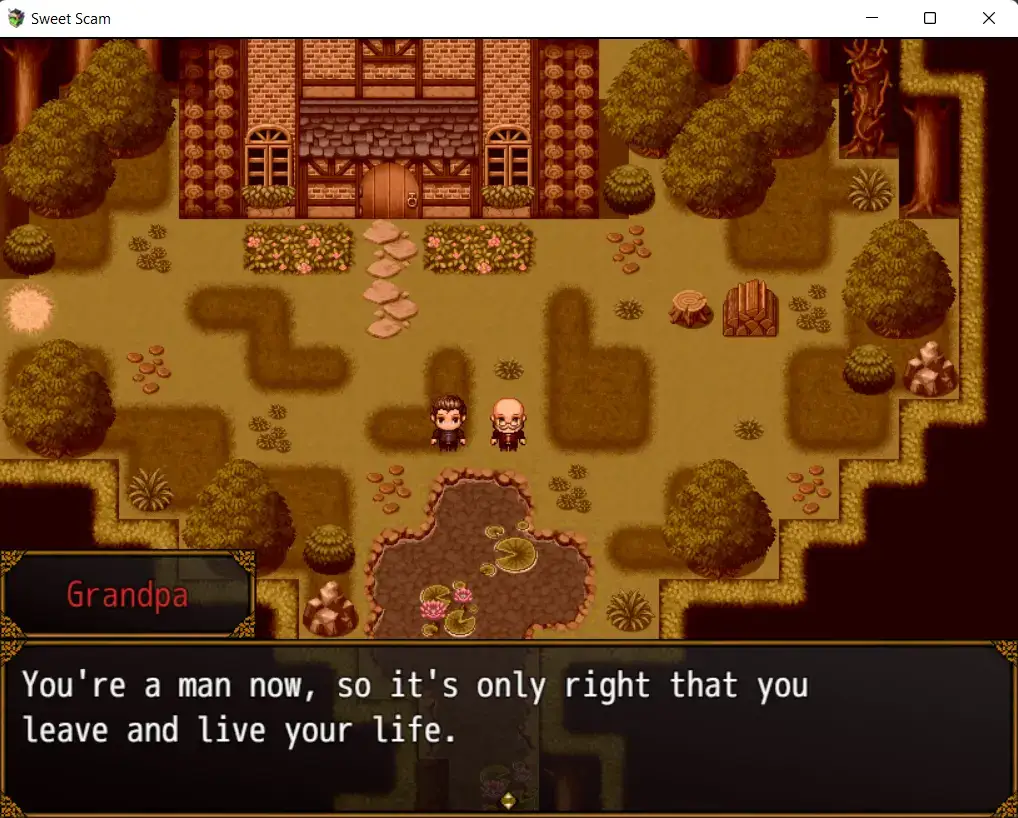The image size is (1018, 818).
Task: Close the Sweet Scam window
Action: pyautogui.click(x=988, y=18)
